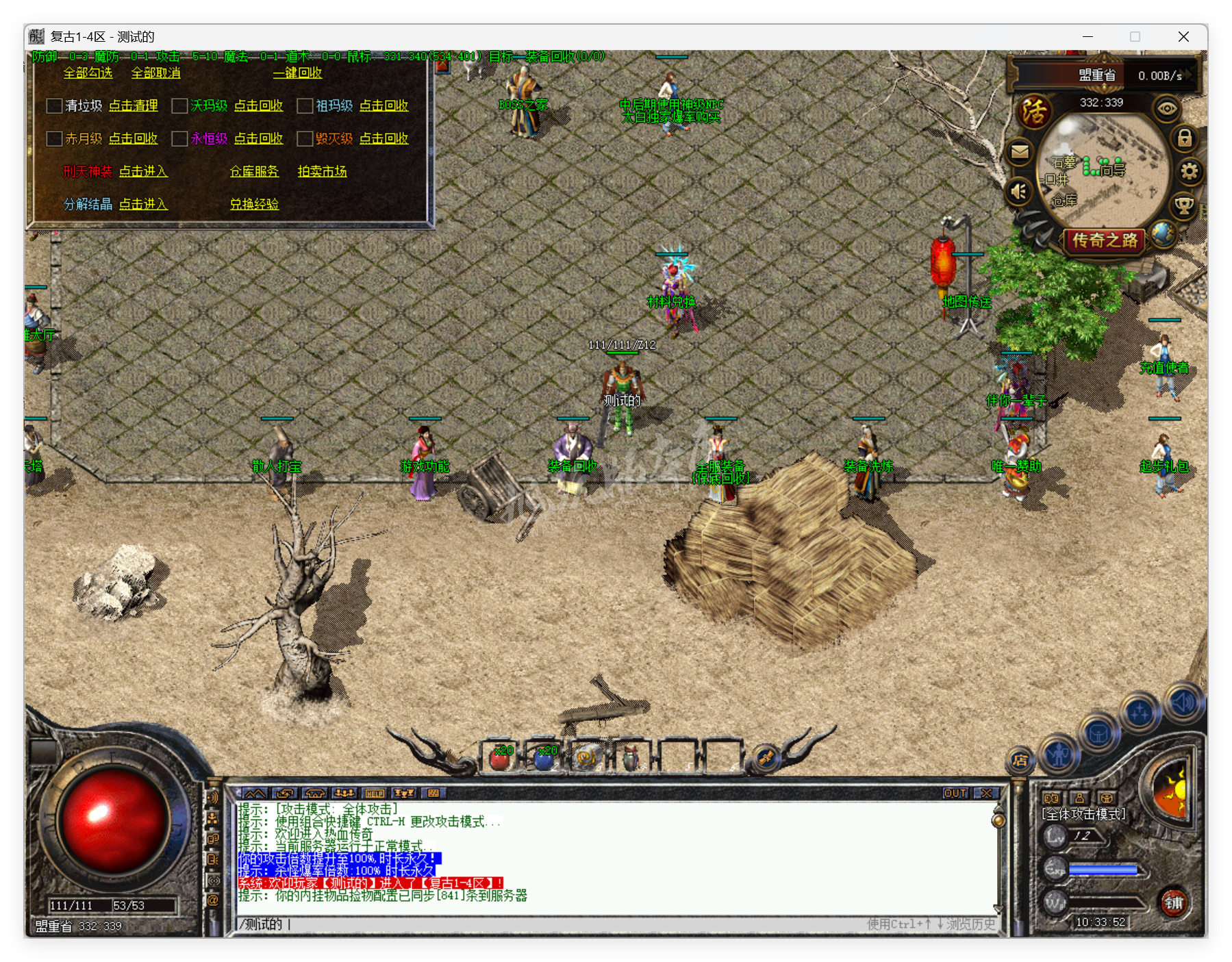Visit the 拍卖市场 auction market
1232x962 pixels.
[322, 171]
